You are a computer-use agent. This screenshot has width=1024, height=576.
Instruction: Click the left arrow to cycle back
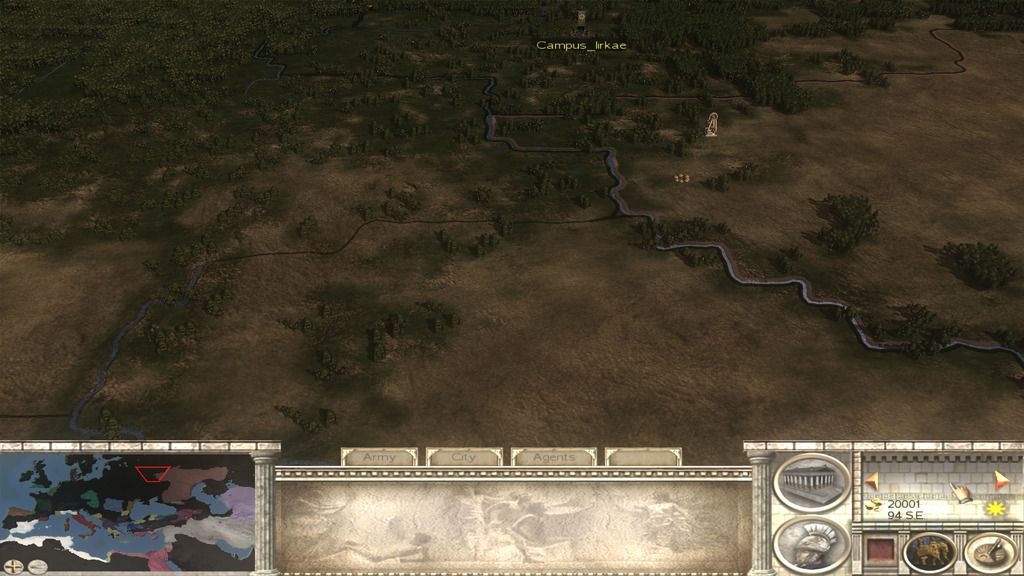click(x=872, y=479)
